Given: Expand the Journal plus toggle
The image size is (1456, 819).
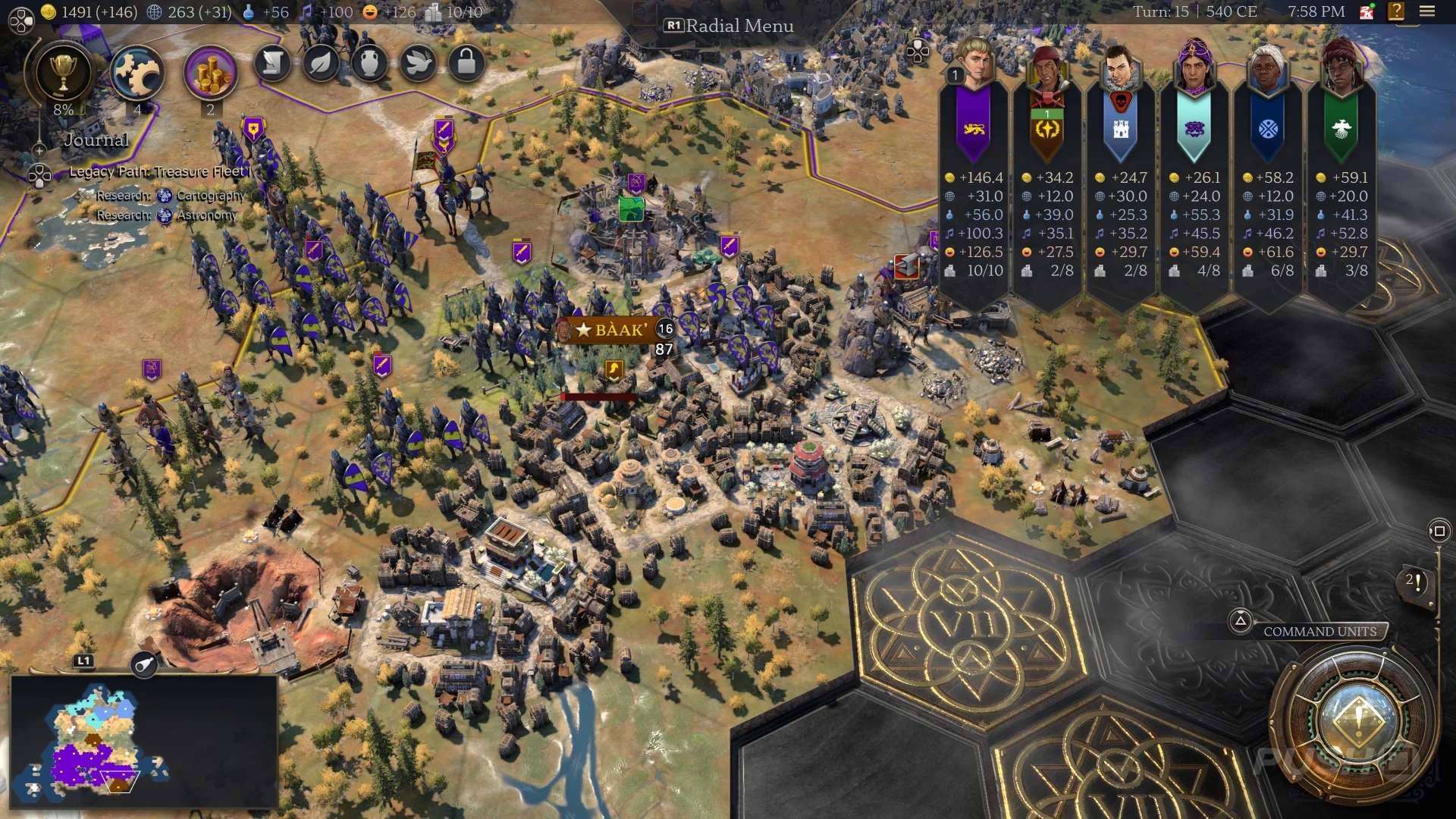Looking at the screenshot, I should pyautogui.click(x=39, y=150).
